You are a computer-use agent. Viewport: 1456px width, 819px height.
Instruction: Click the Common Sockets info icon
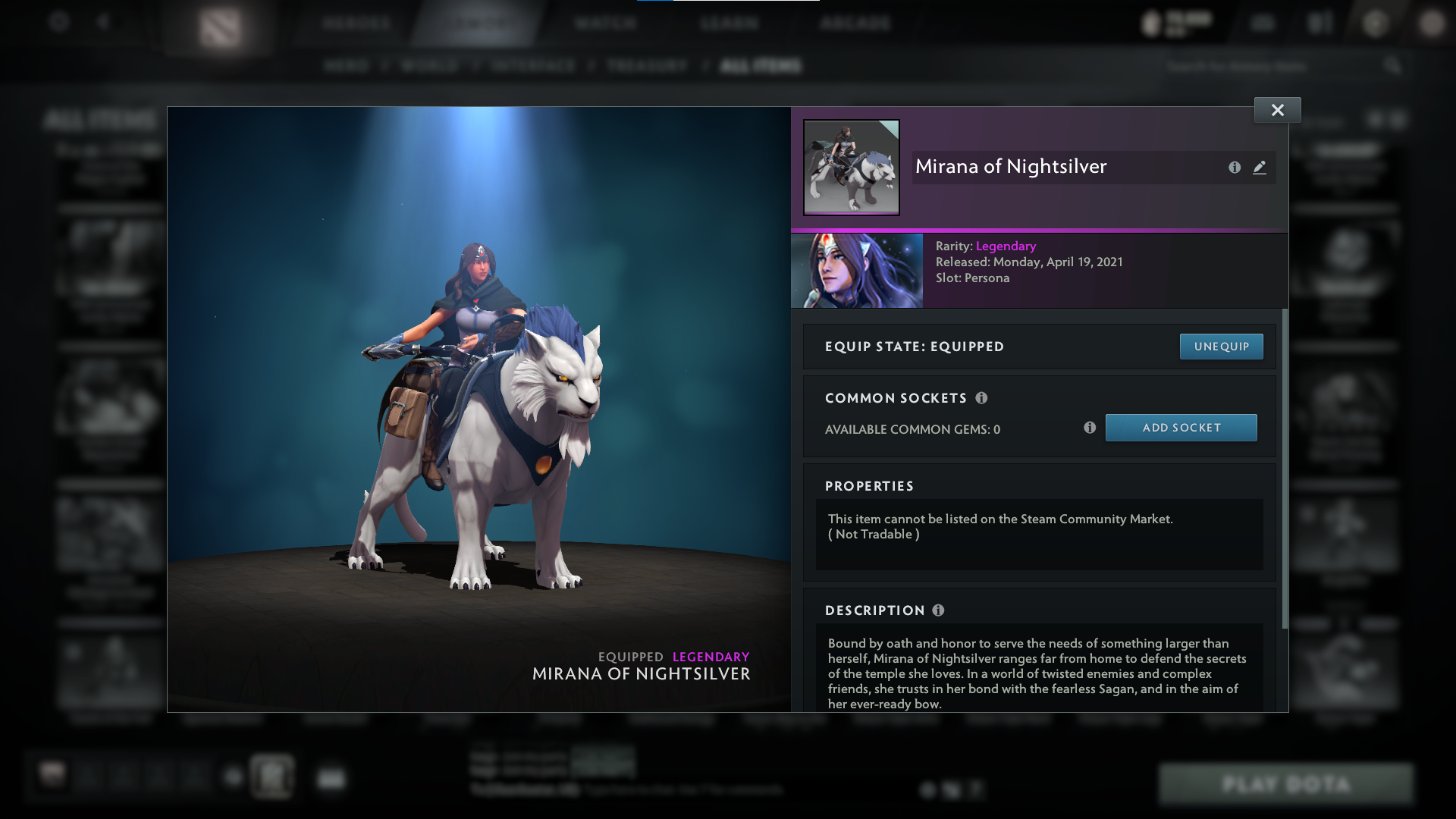click(x=983, y=397)
